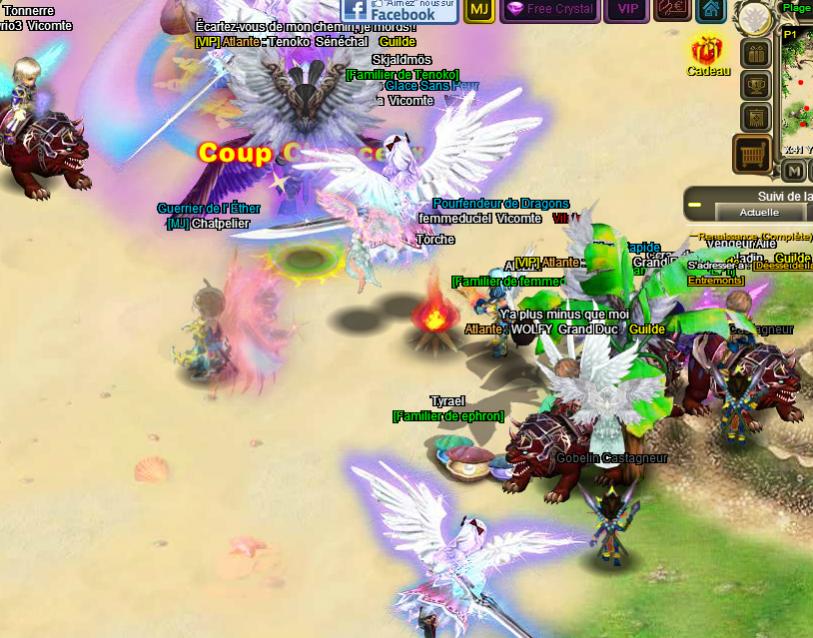Claim the red Cadeau gift box
Viewport: 813px width, 638px height.
click(707, 51)
